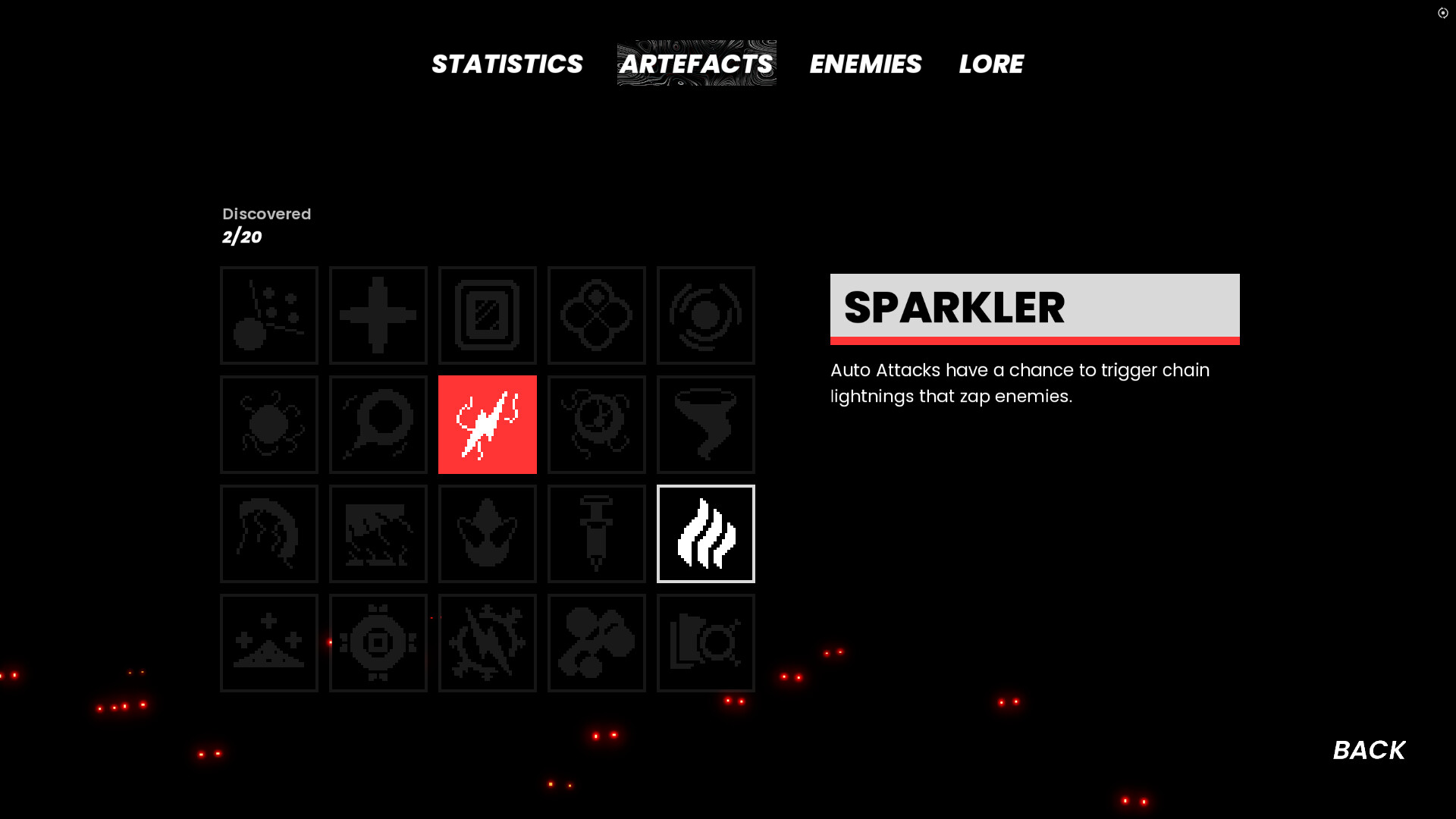Viewport: 1456px width, 819px height.
Task: Select the ARTEFACTS tab
Action: (695, 64)
